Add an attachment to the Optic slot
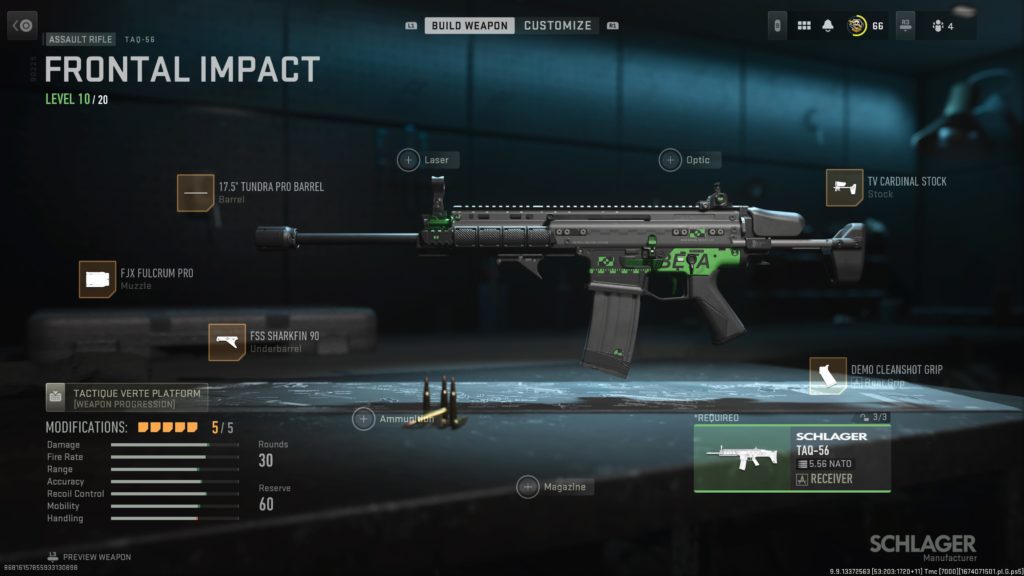Screen dimensions: 1024x576 coord(670,160)
